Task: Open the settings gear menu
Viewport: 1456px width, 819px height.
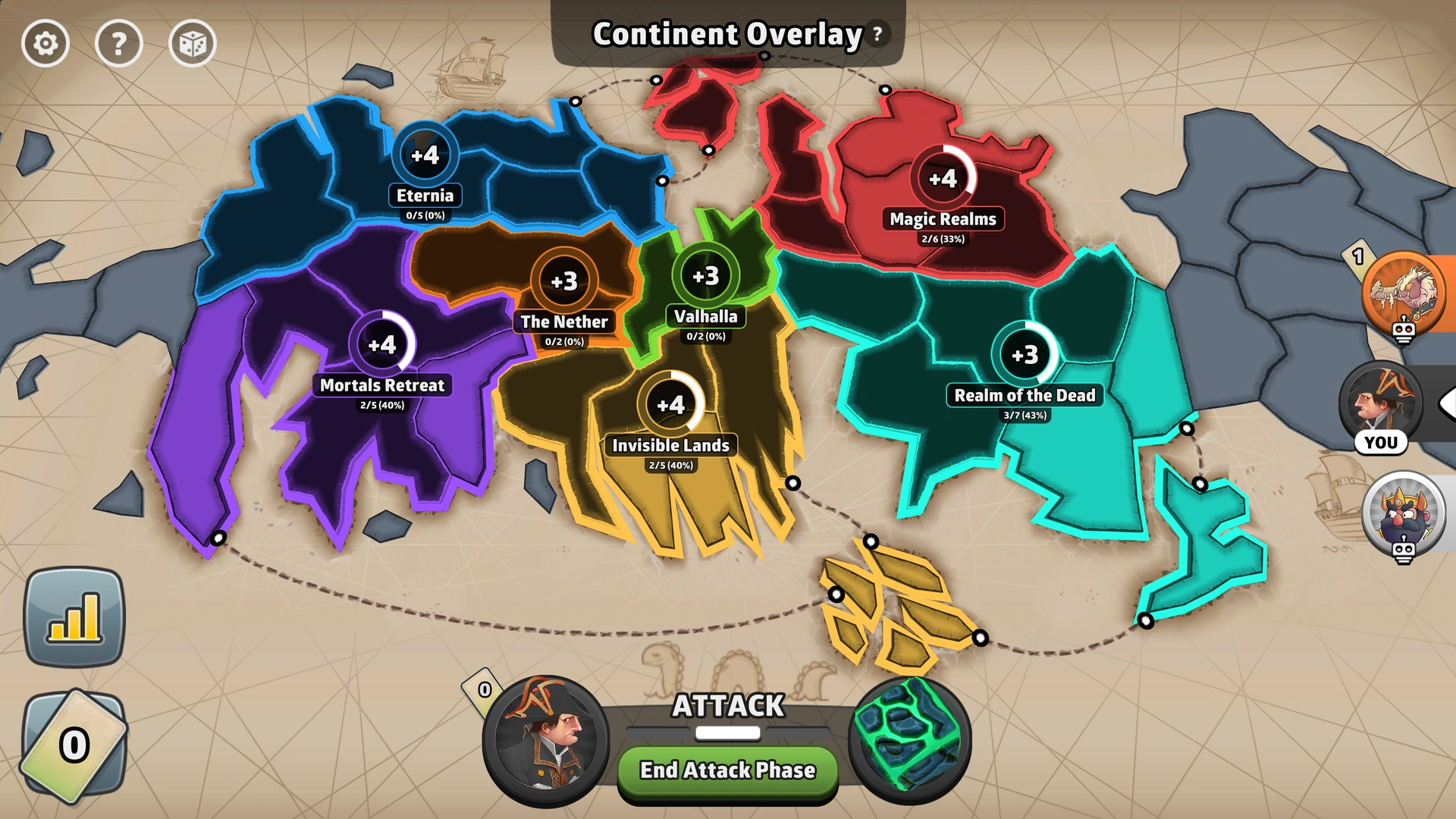Action: 45,43
